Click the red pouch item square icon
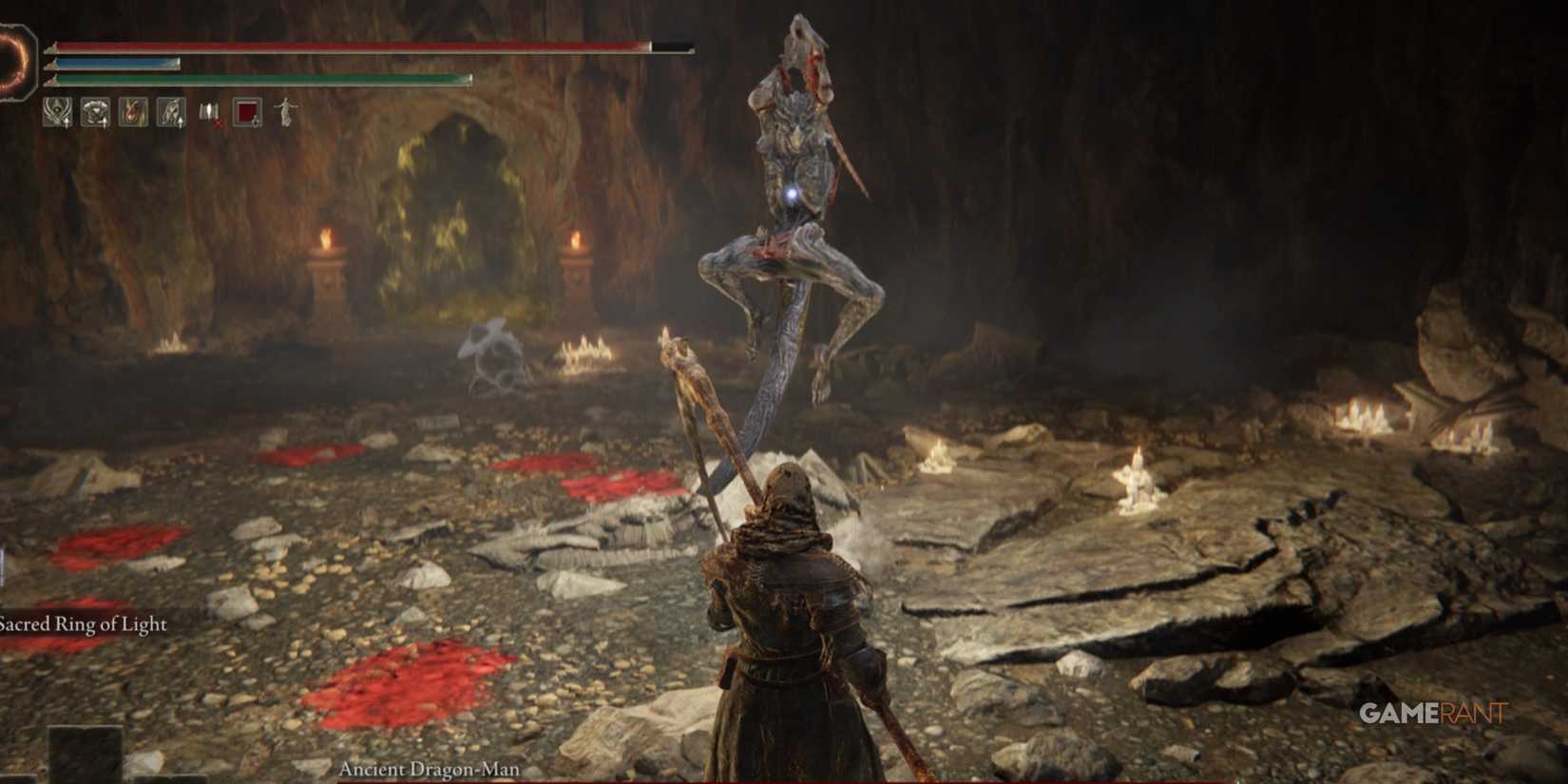The width and height of the screenshot is (1568, 784). (x=246, y=111)
